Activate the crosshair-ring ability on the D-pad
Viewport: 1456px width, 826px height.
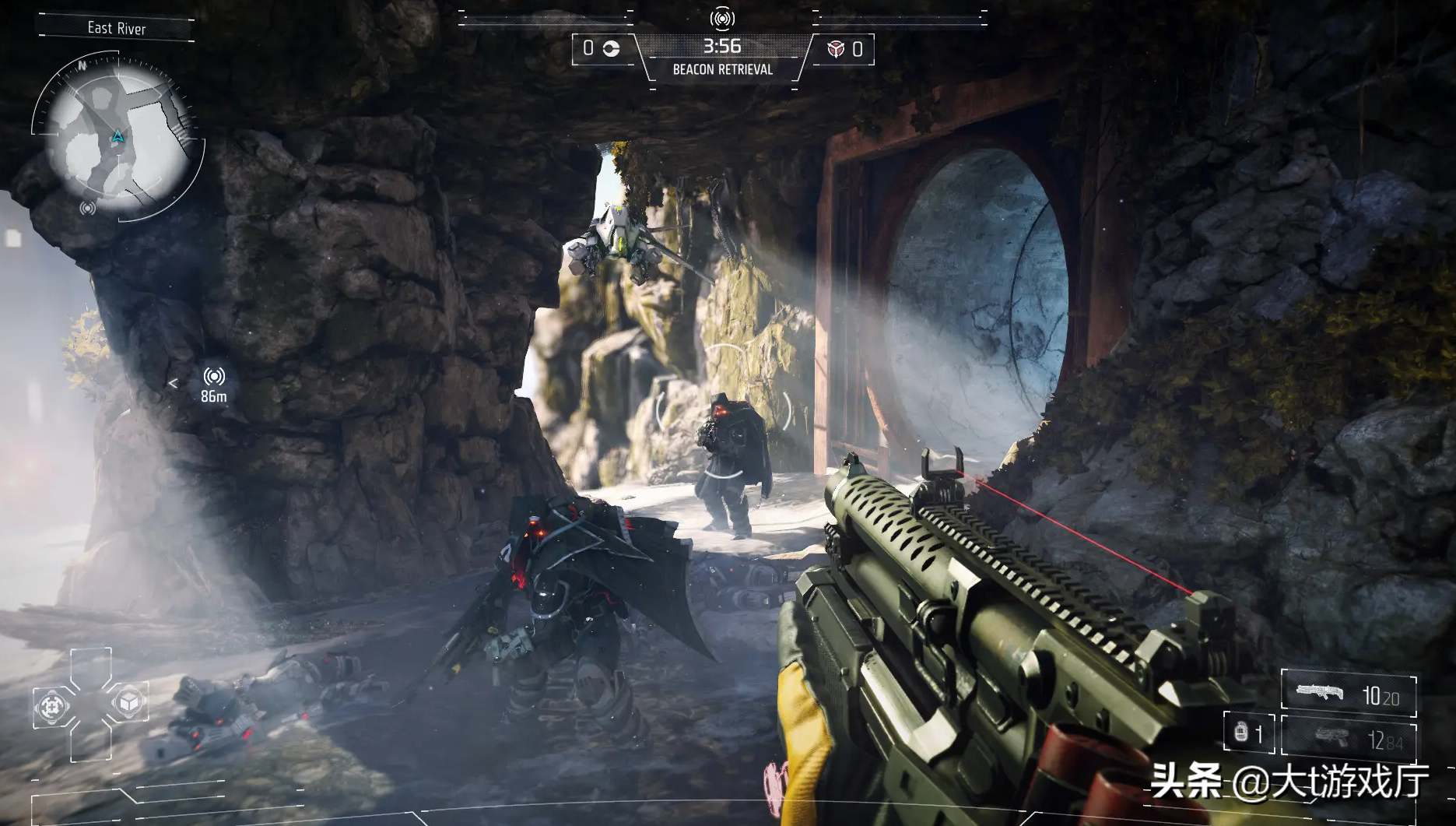pyautogui.click(x=53, y=706)
